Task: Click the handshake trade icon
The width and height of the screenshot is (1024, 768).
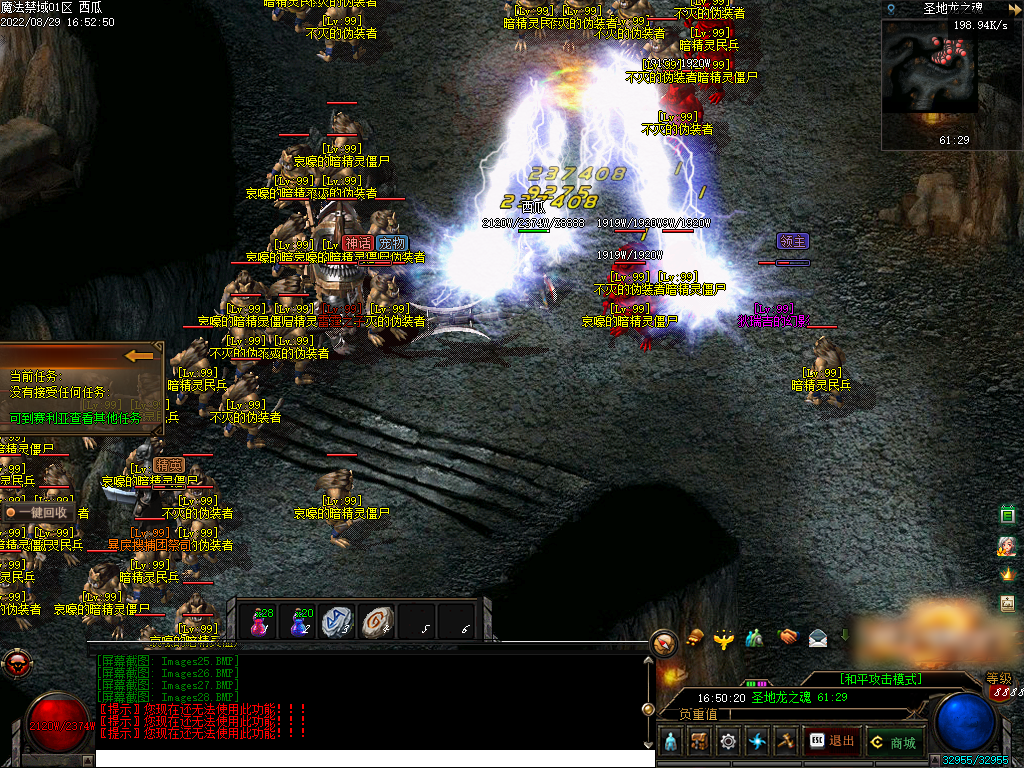Action: pos(788,637)
